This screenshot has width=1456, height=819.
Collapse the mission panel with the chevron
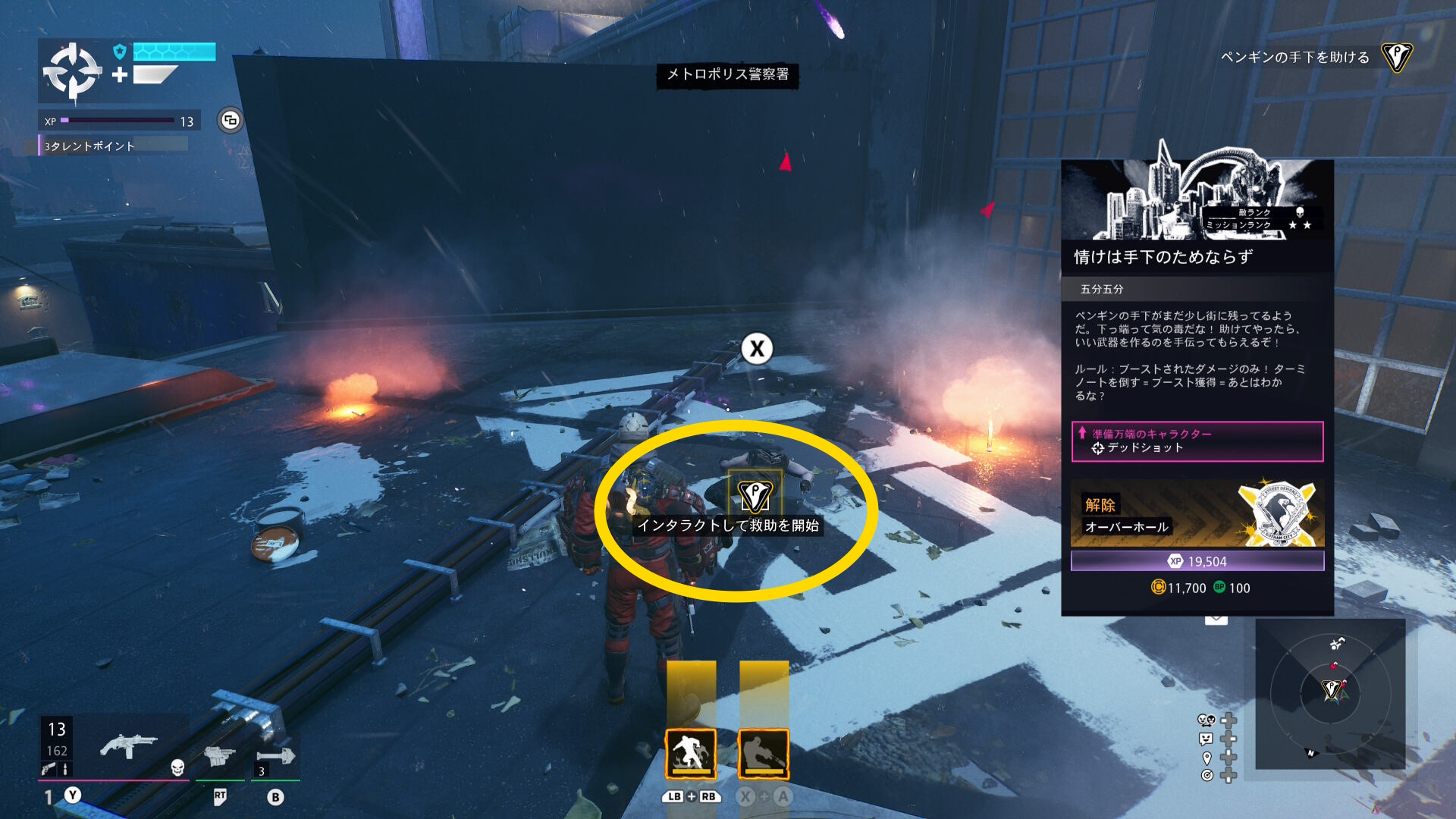(1216, 620)
